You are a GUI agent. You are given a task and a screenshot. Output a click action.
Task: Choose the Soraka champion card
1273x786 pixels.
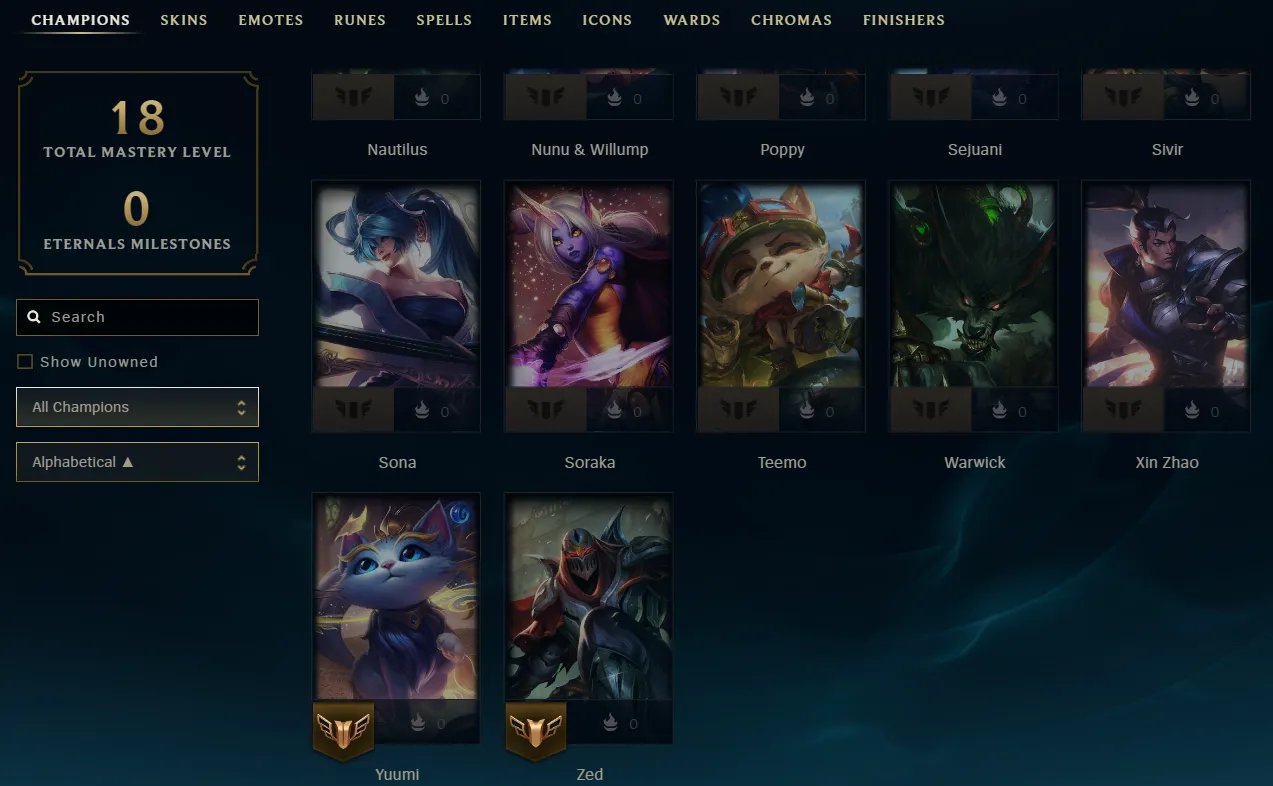point(588,290)
